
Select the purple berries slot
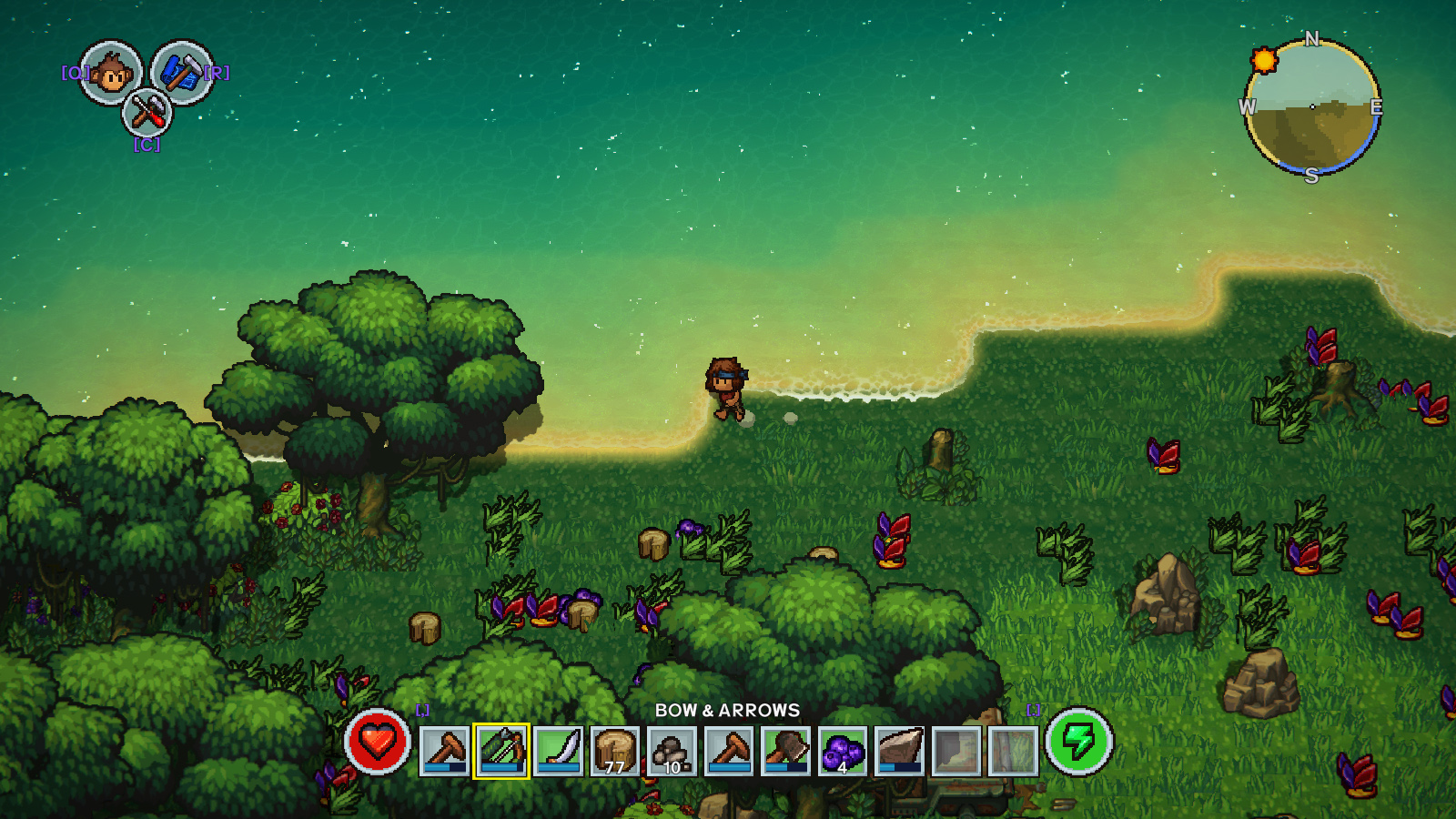point(843,751)
